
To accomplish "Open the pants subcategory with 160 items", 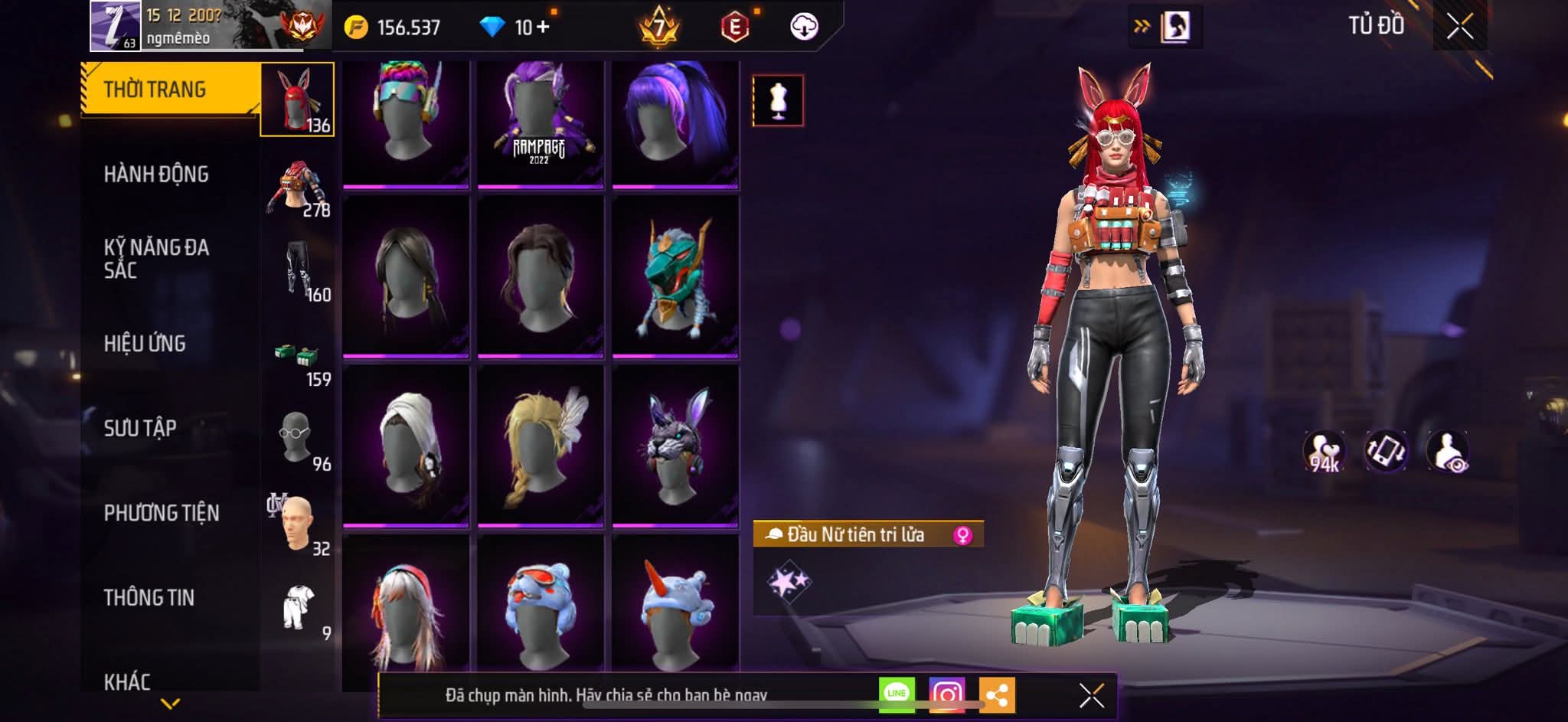I will [x=299, y=270].
